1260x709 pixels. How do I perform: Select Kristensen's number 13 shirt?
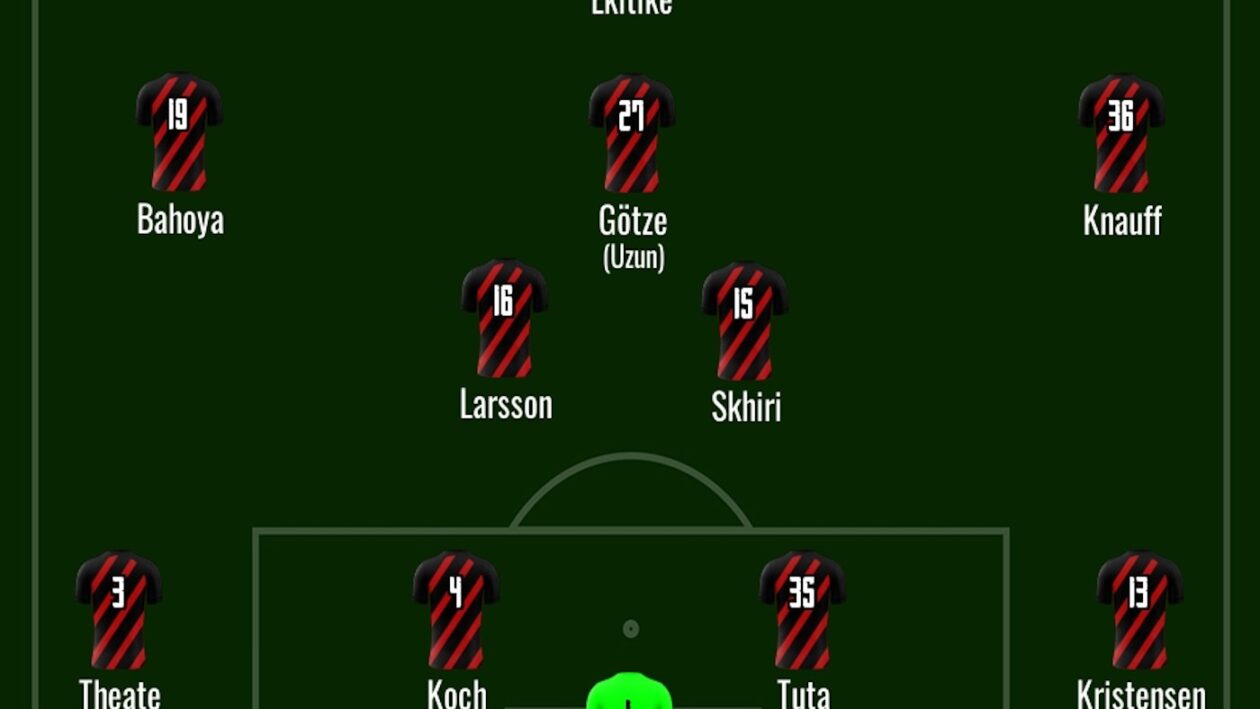point(1139,609)
